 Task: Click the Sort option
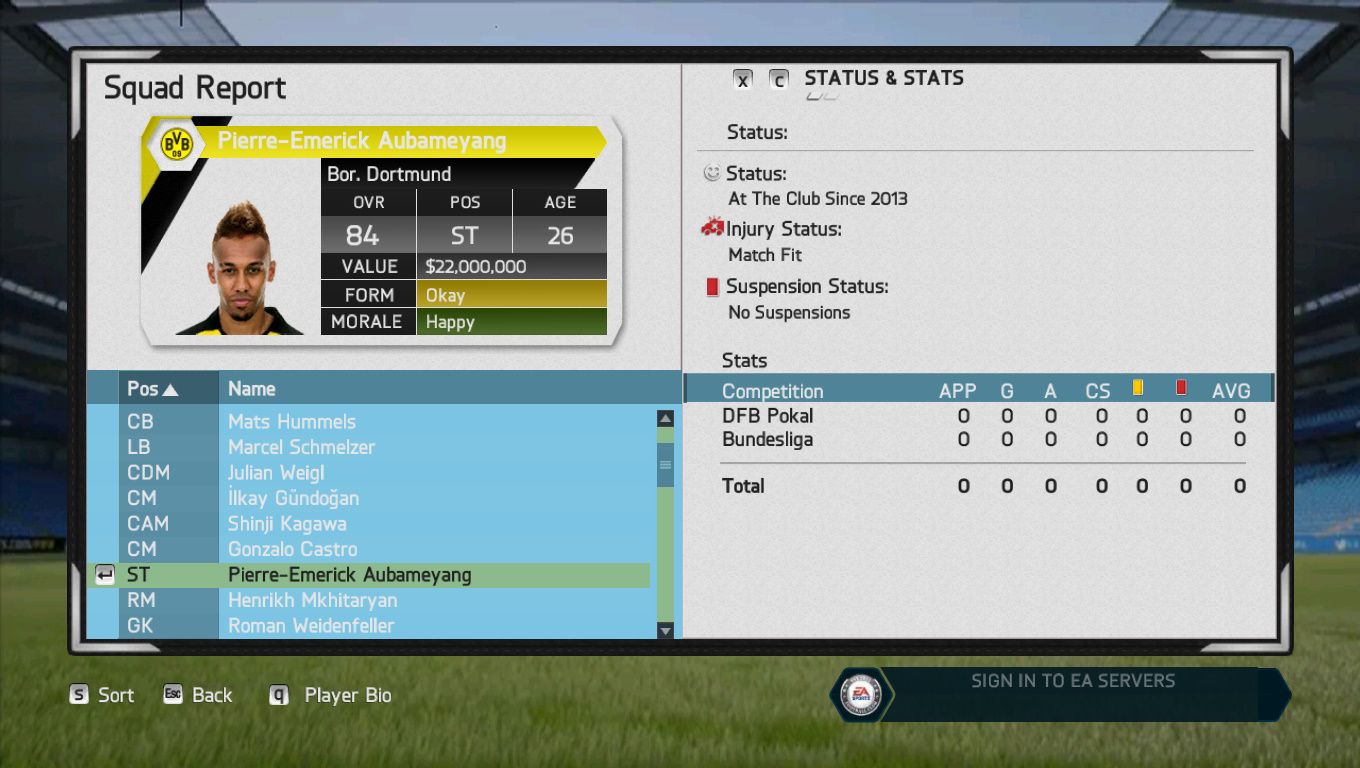102,695
